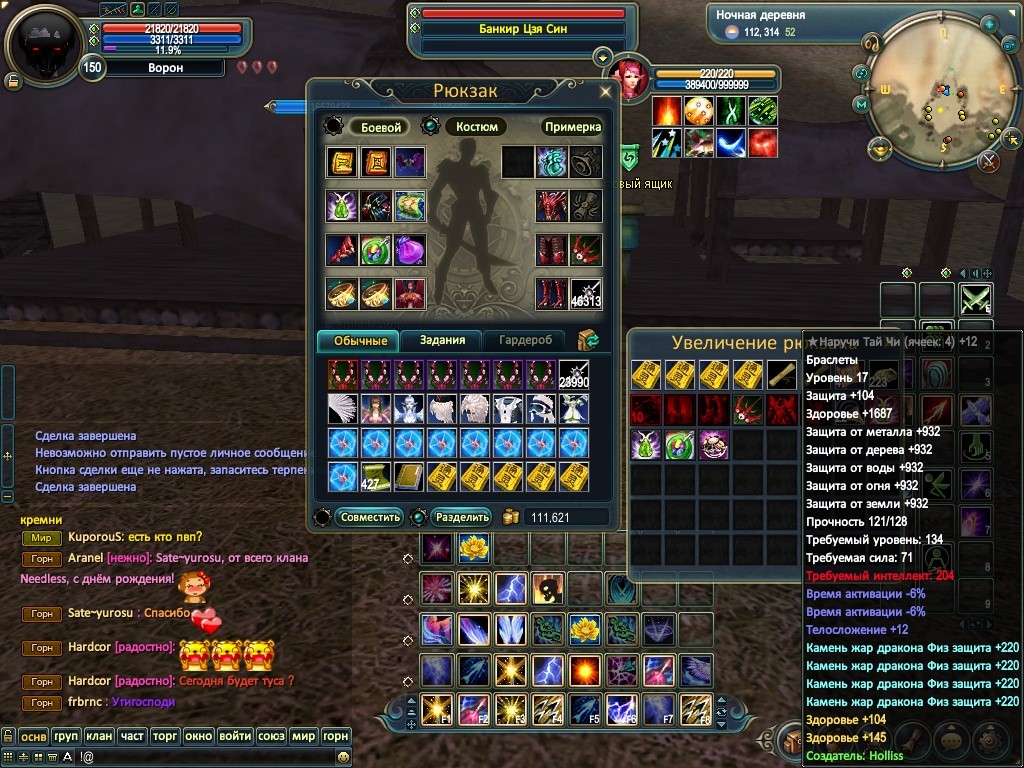This screenshot has height=768, width=1024.
Task: Open the Примерка fitting preview
Action: pos(573,127)
